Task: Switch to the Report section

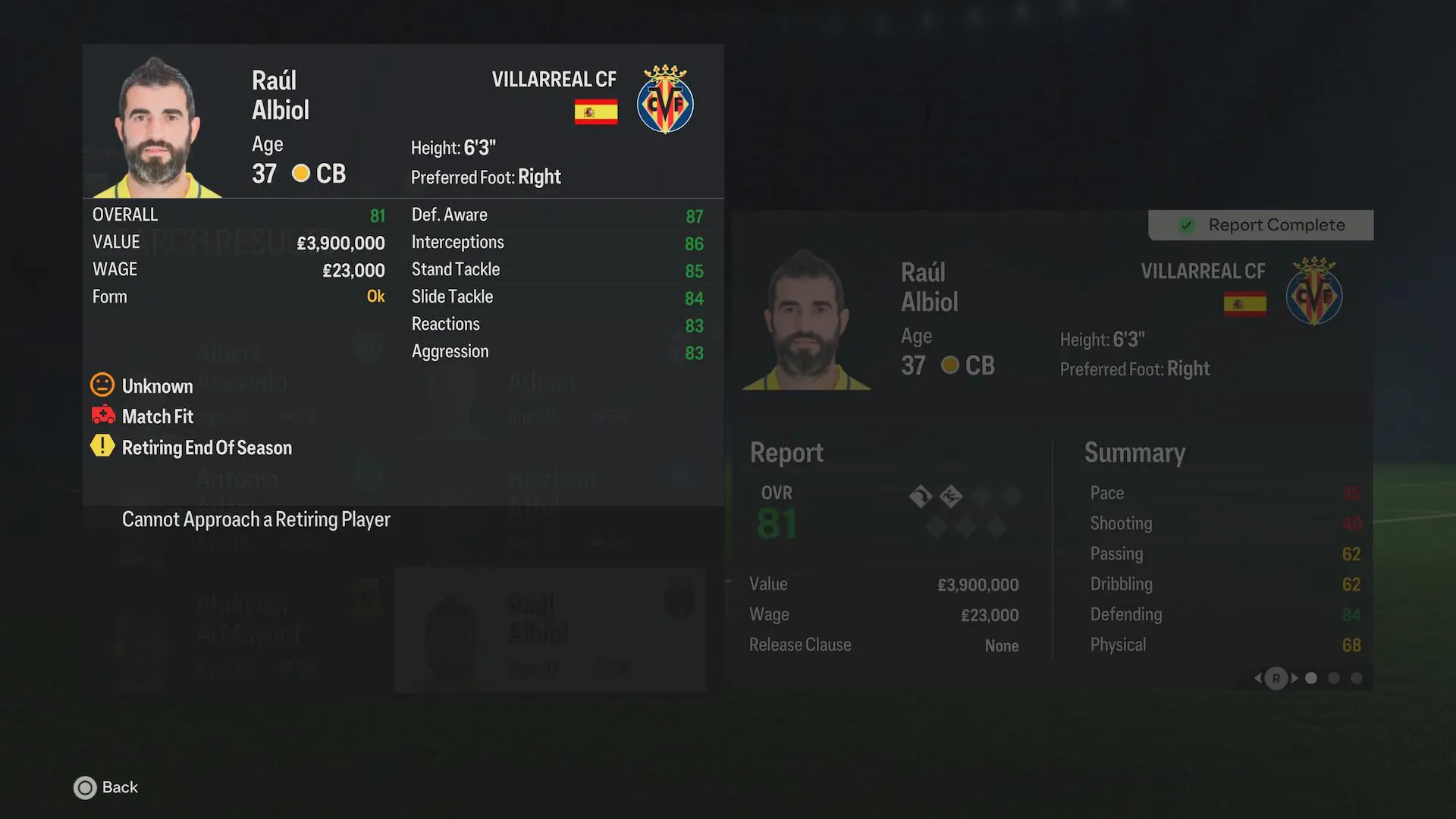Action: click(786, 453)
